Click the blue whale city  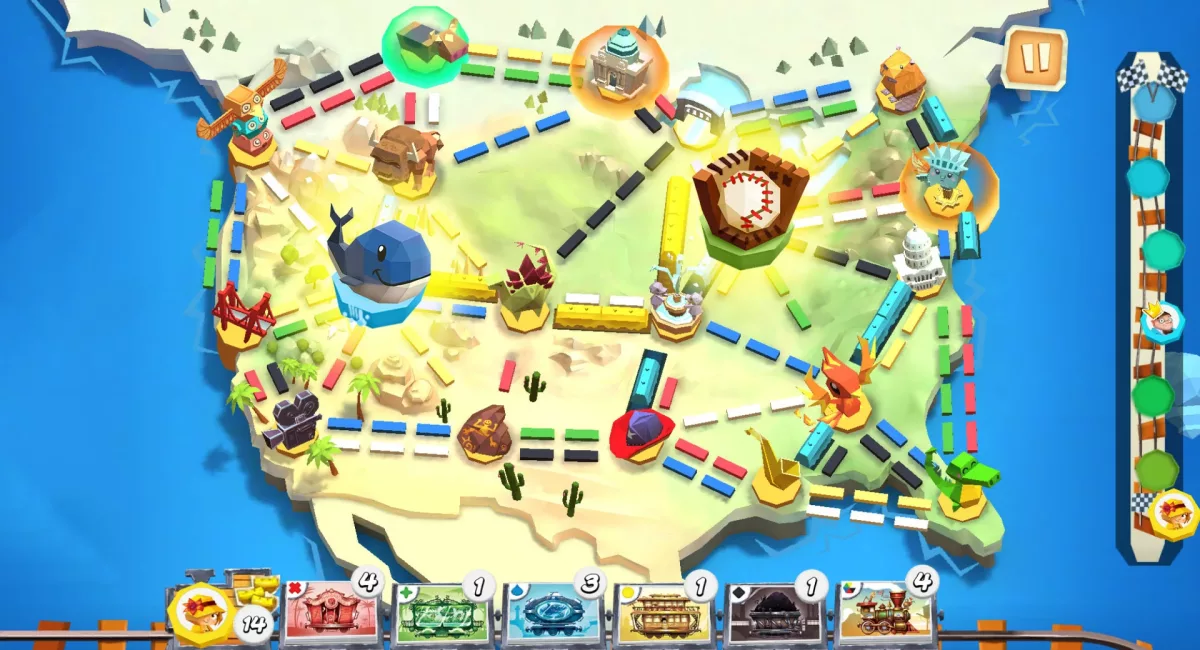pos(378,265)
